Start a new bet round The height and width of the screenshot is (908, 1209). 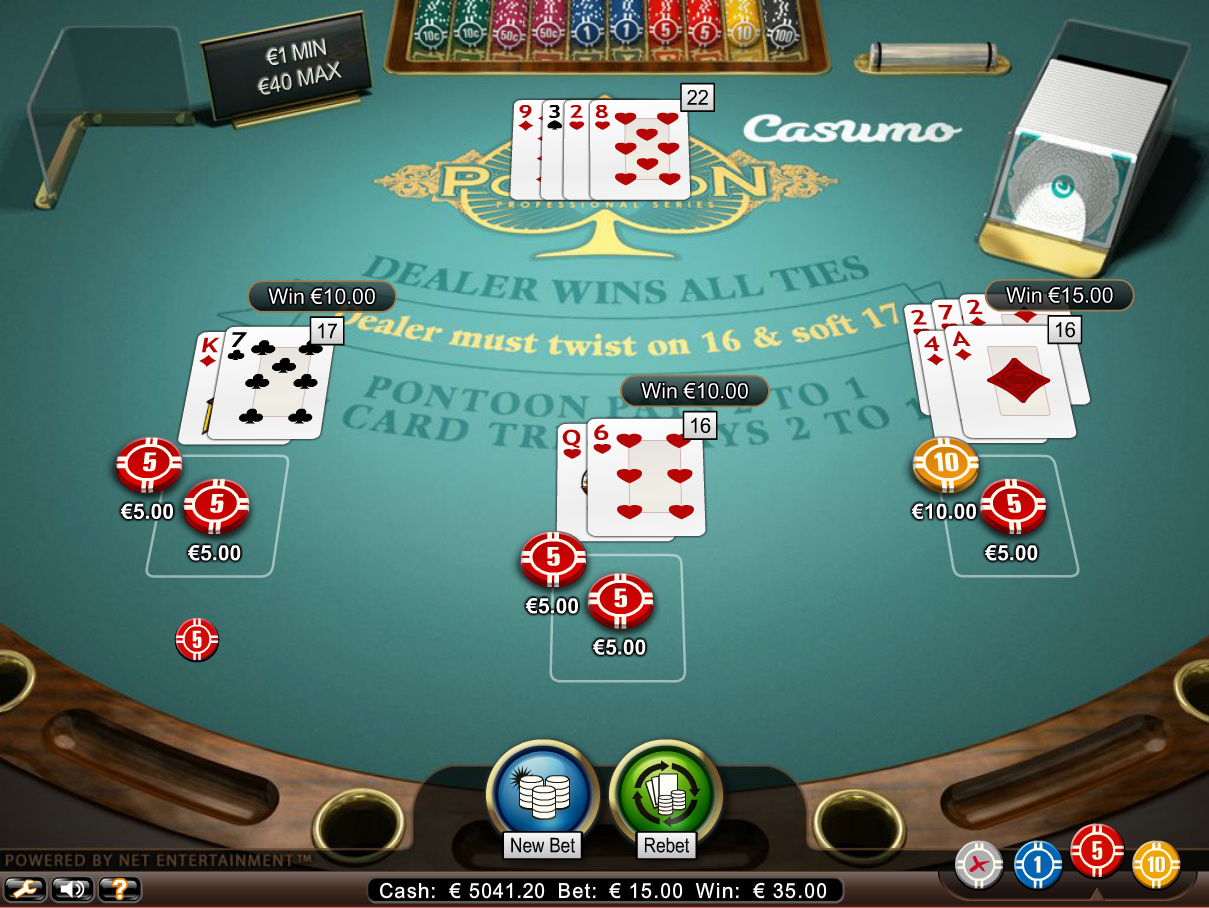(x=542, y=797)
